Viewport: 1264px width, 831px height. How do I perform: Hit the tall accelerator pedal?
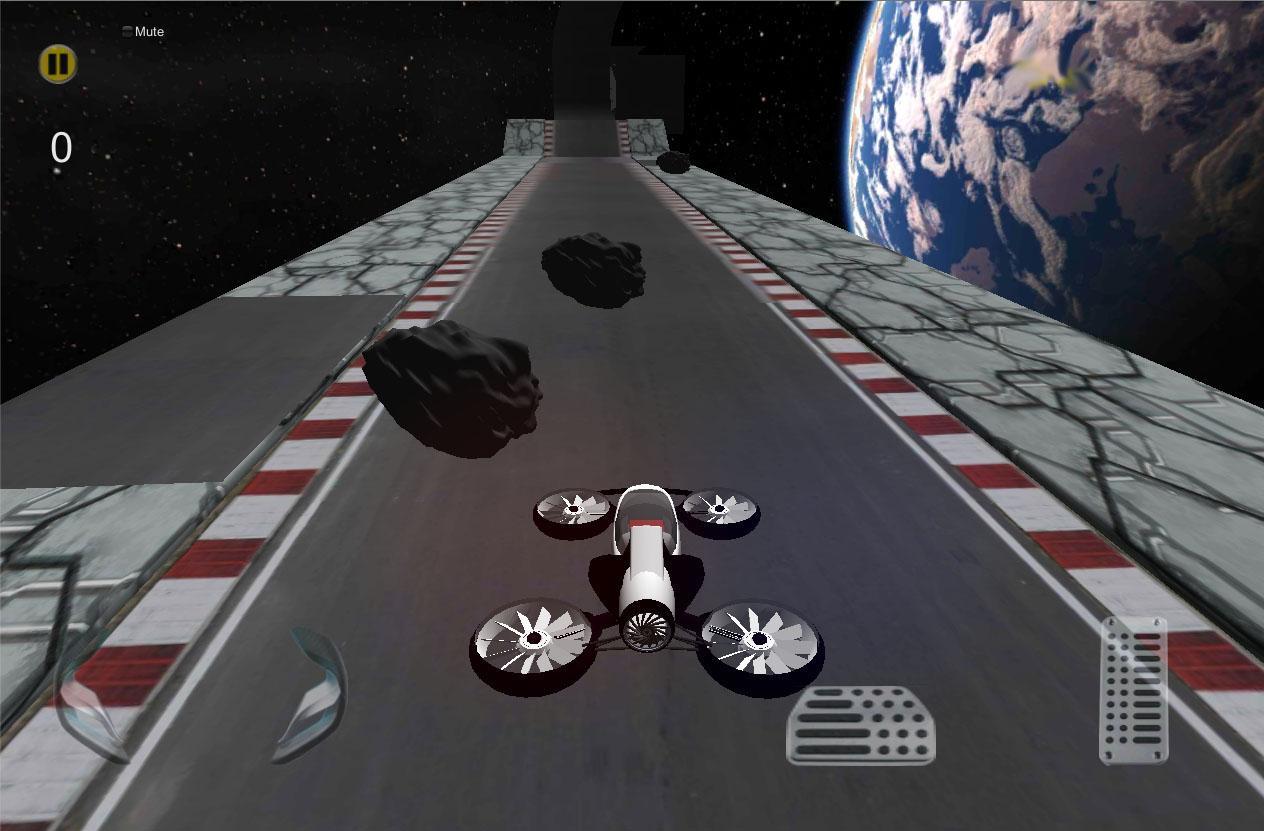tap(1133, 690)
